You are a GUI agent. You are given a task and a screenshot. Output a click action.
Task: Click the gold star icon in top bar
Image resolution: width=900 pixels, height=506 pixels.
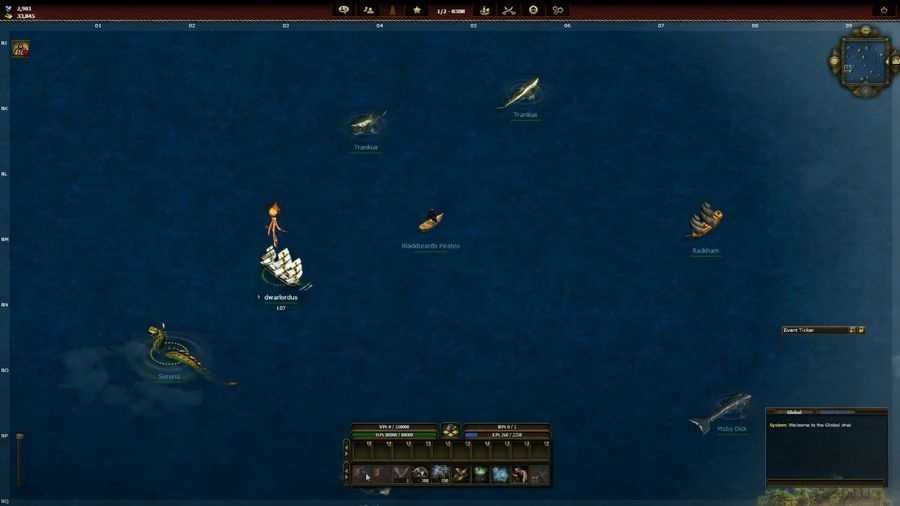pos(417,10)
